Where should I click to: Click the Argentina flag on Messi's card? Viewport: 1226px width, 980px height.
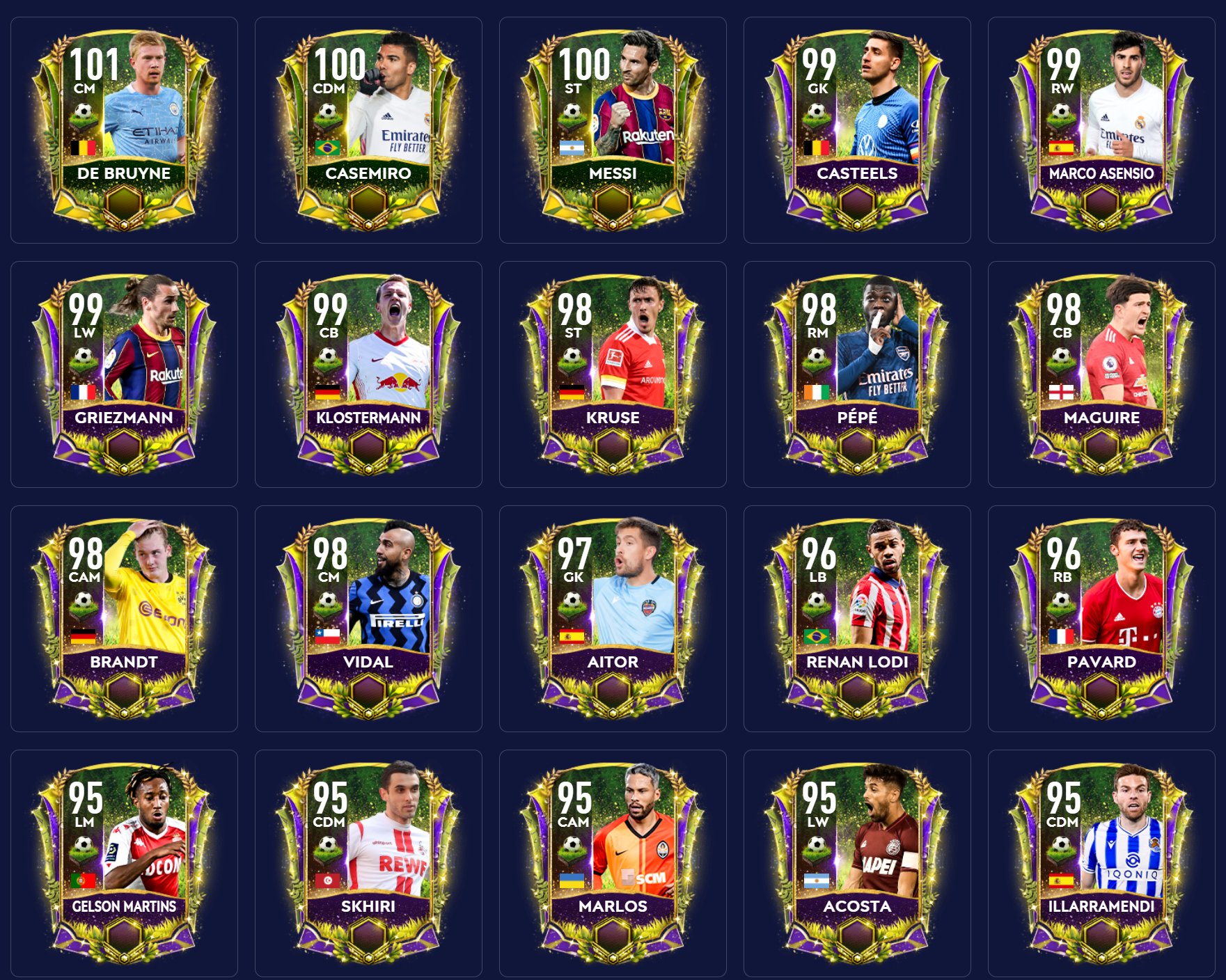572,148
